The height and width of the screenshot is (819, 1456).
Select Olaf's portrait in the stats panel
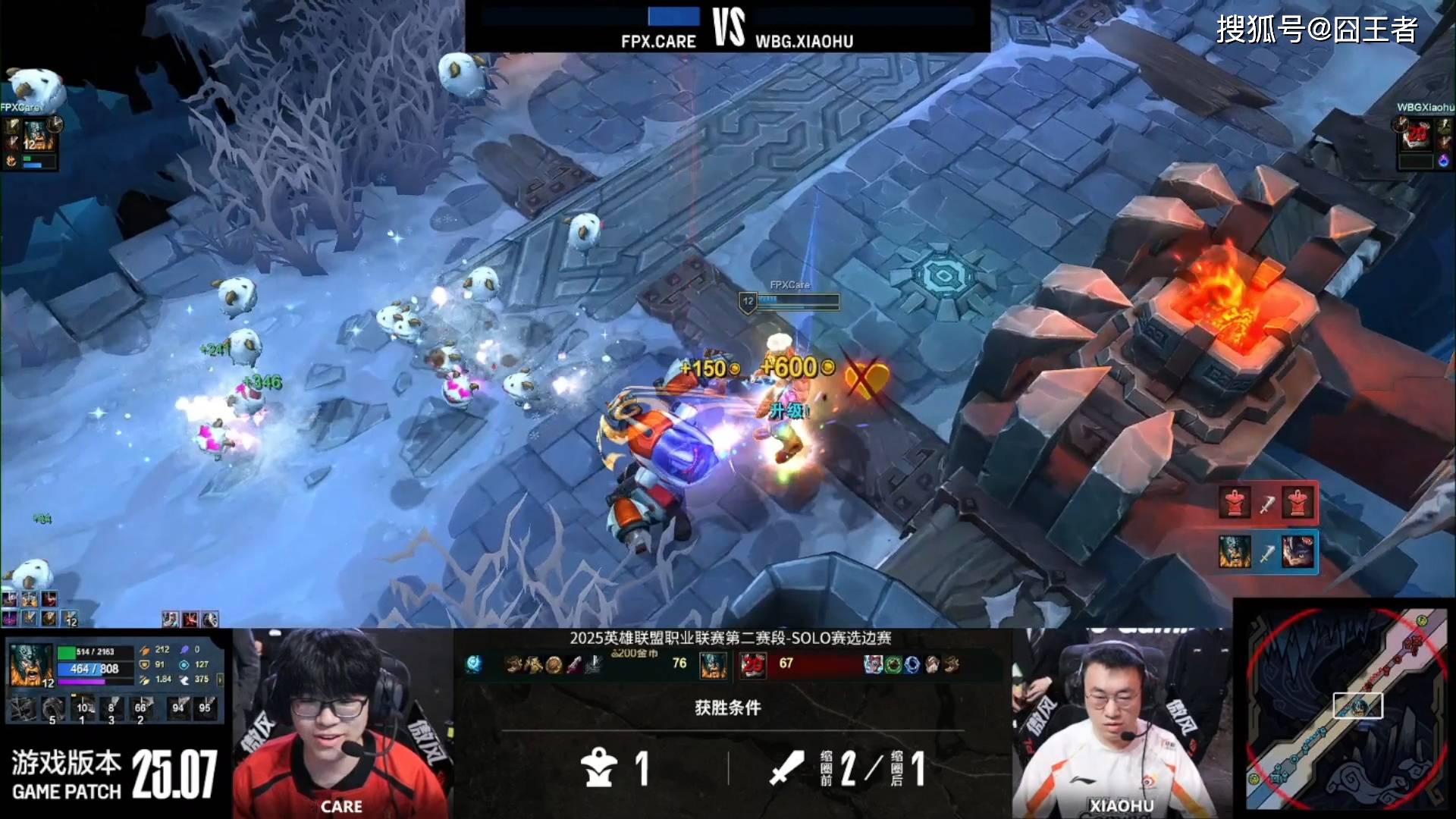pyautogui.click(x=30, y=664)
